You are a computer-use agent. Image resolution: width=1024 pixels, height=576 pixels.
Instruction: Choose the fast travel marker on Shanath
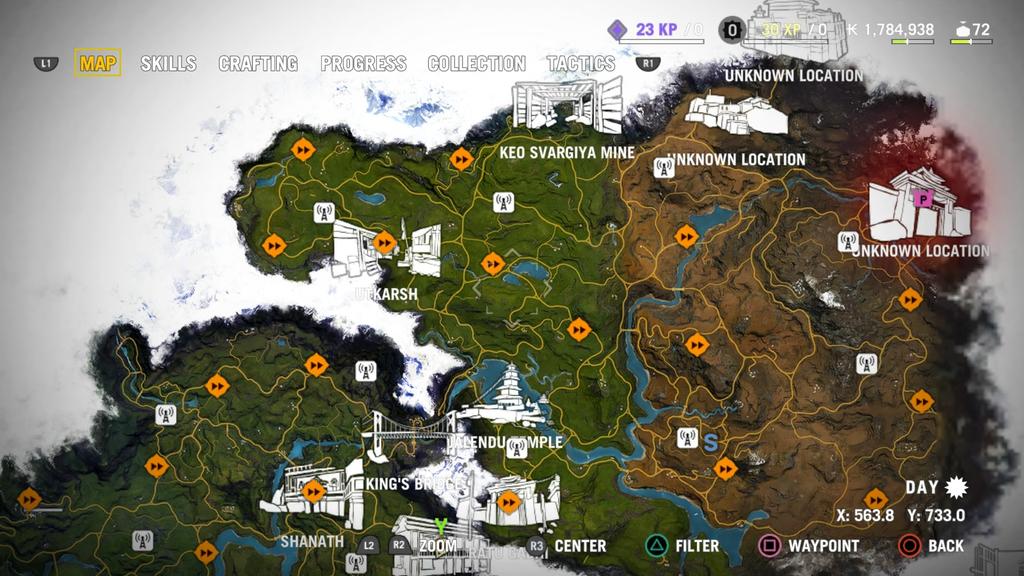(314, 490)
